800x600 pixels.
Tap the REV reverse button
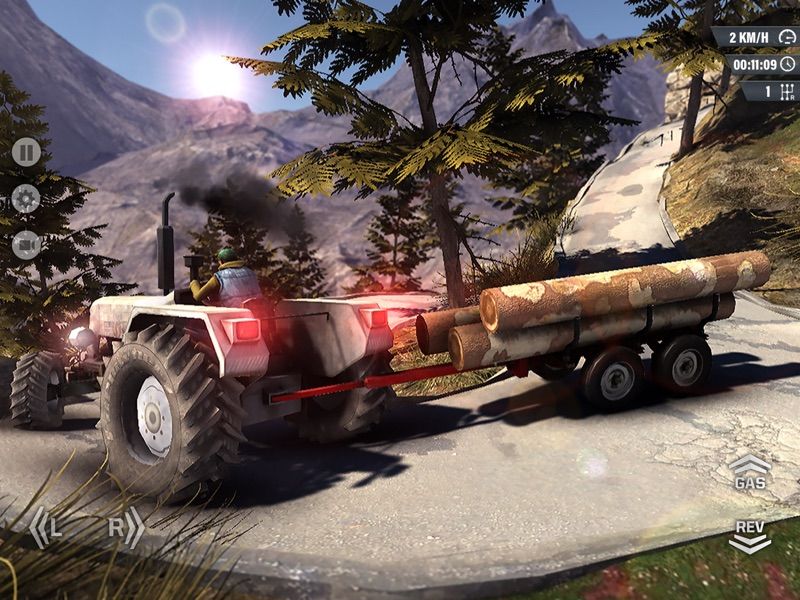click(x=749, y=535)
